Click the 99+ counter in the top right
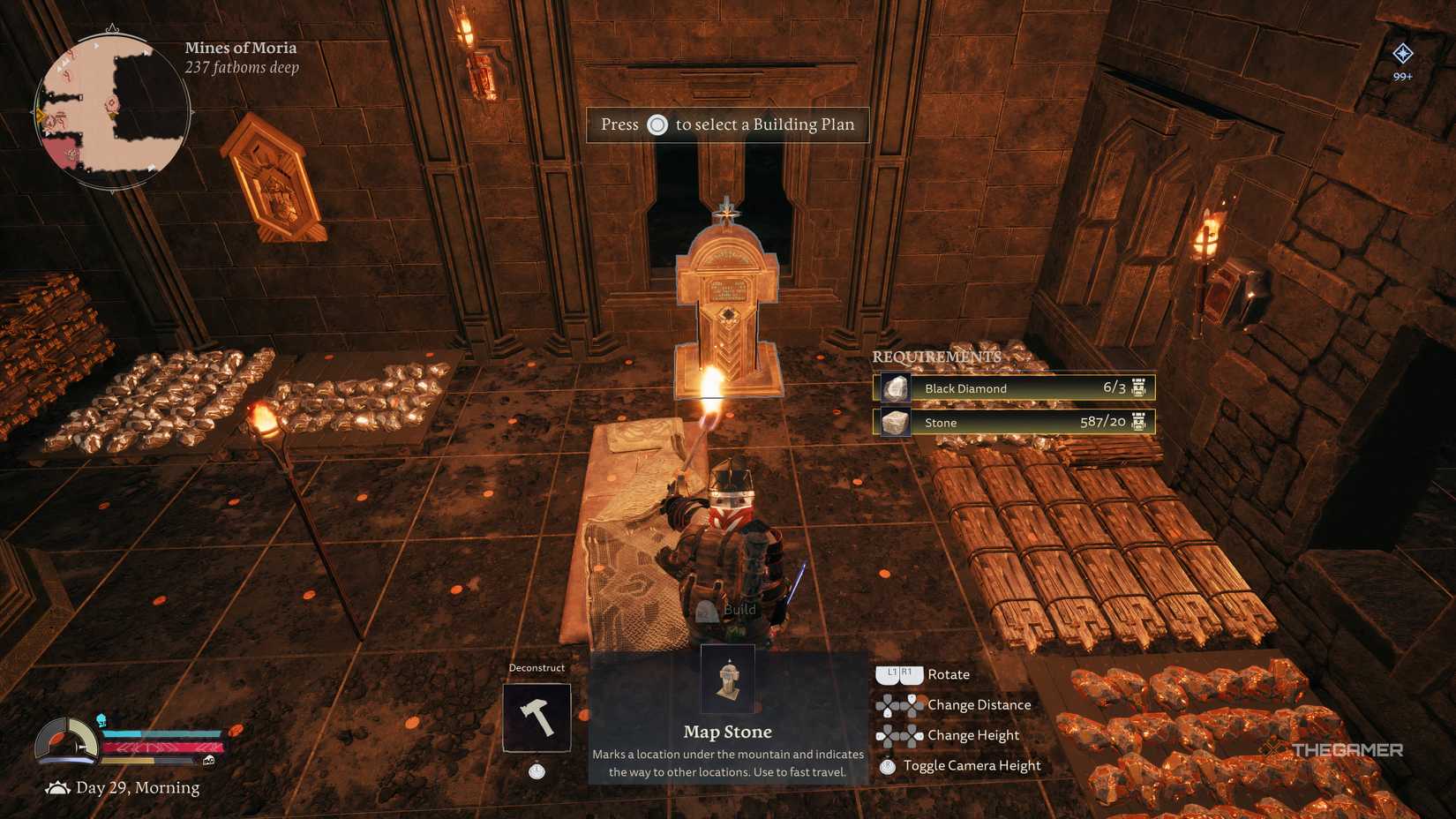1456x819 pixels. 1401,77
